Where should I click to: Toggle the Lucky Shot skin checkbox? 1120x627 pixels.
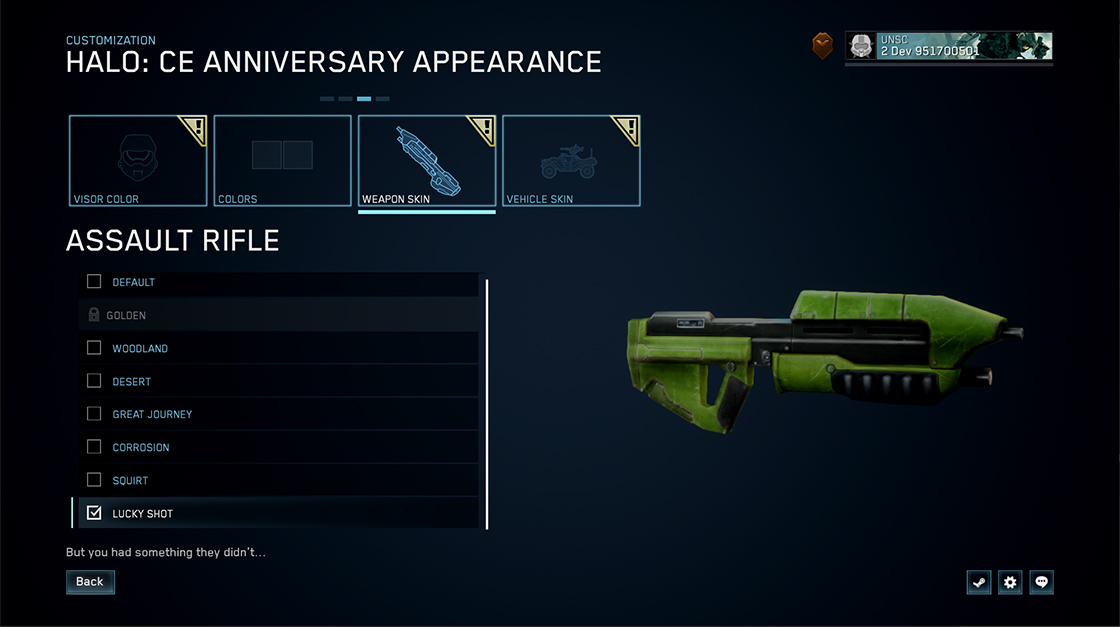pyautogui.click(x=94, y=513)
